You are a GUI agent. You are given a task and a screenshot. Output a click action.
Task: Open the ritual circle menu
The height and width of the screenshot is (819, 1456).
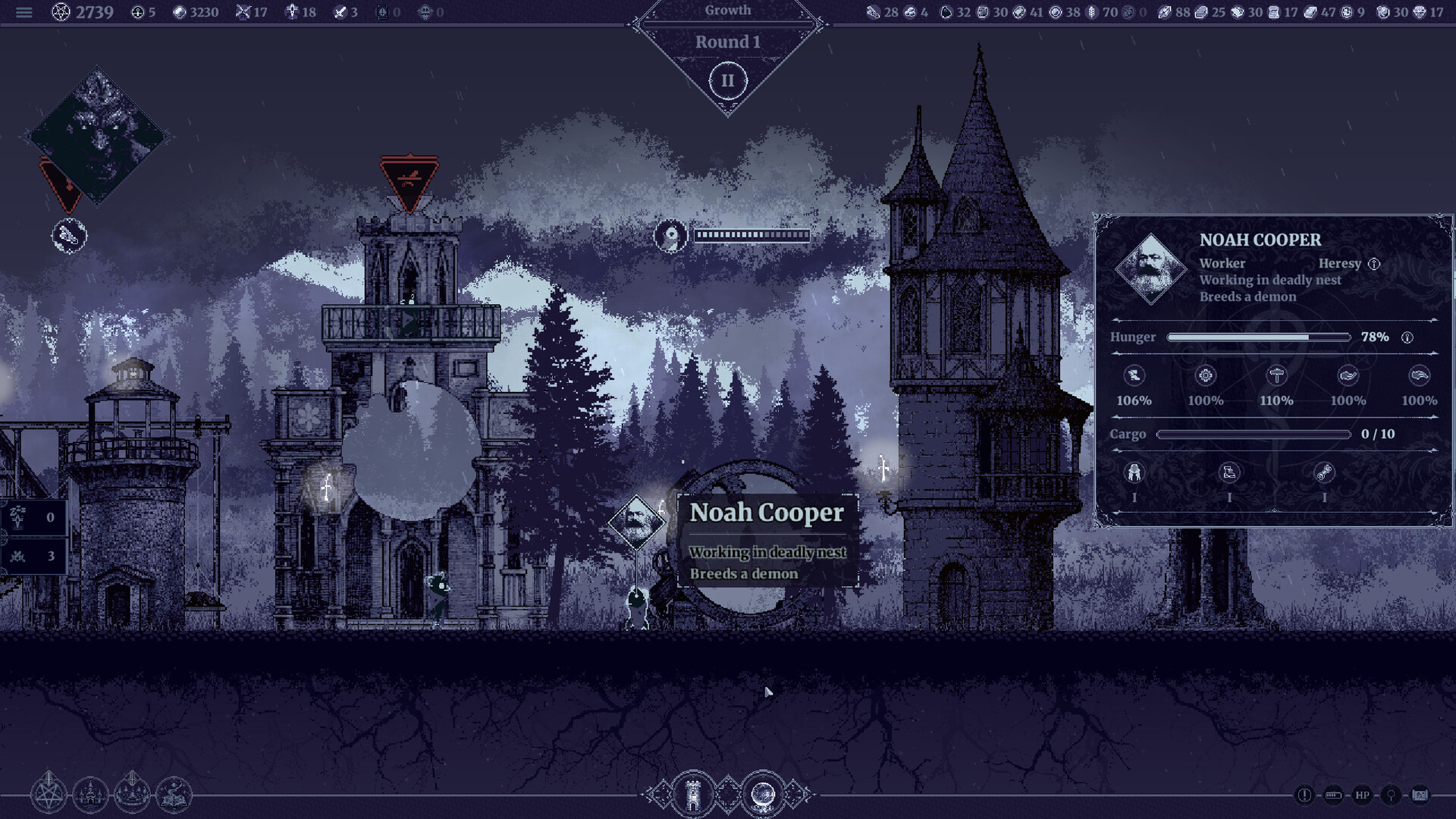click(x=132, y=795)
